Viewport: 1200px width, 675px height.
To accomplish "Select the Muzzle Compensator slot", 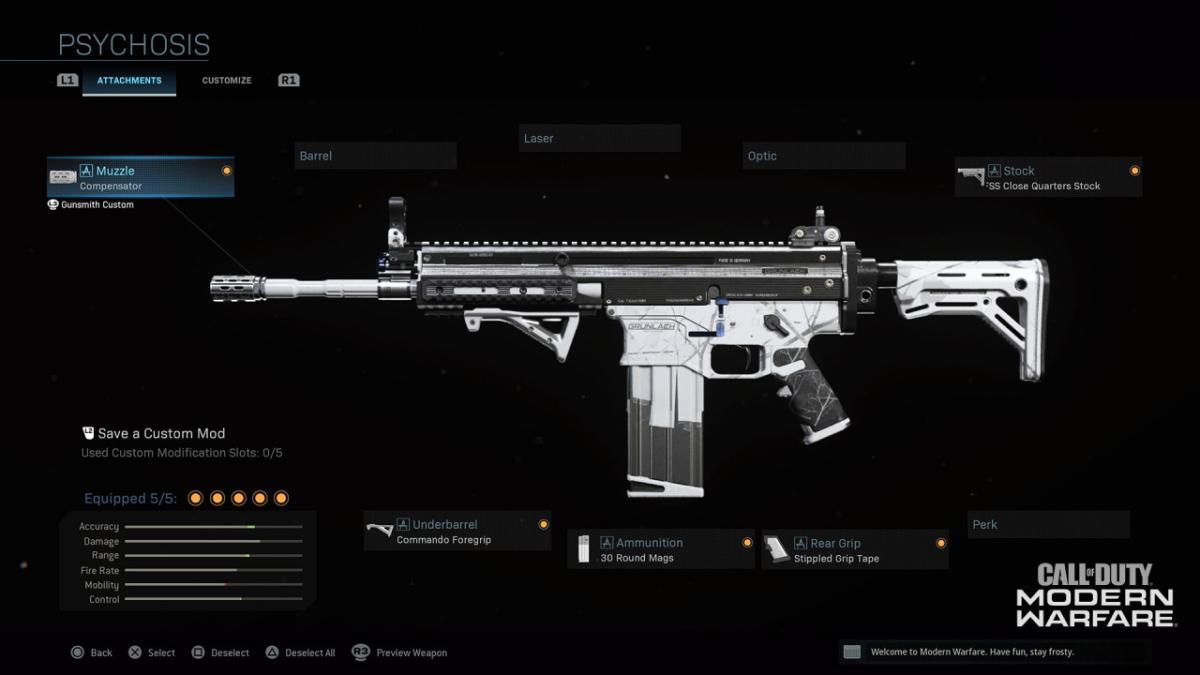I will point(141,177).
